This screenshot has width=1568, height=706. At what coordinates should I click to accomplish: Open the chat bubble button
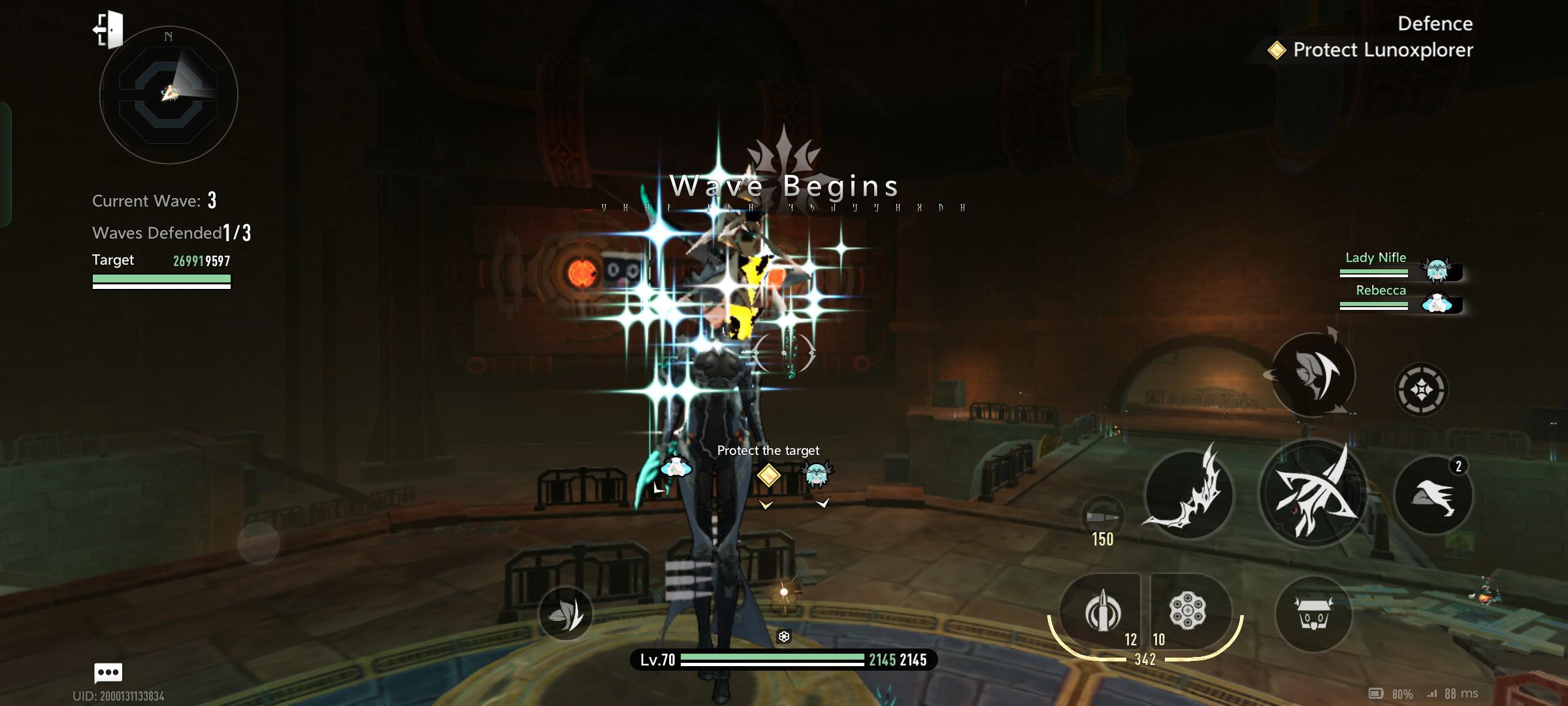point(108,672)
